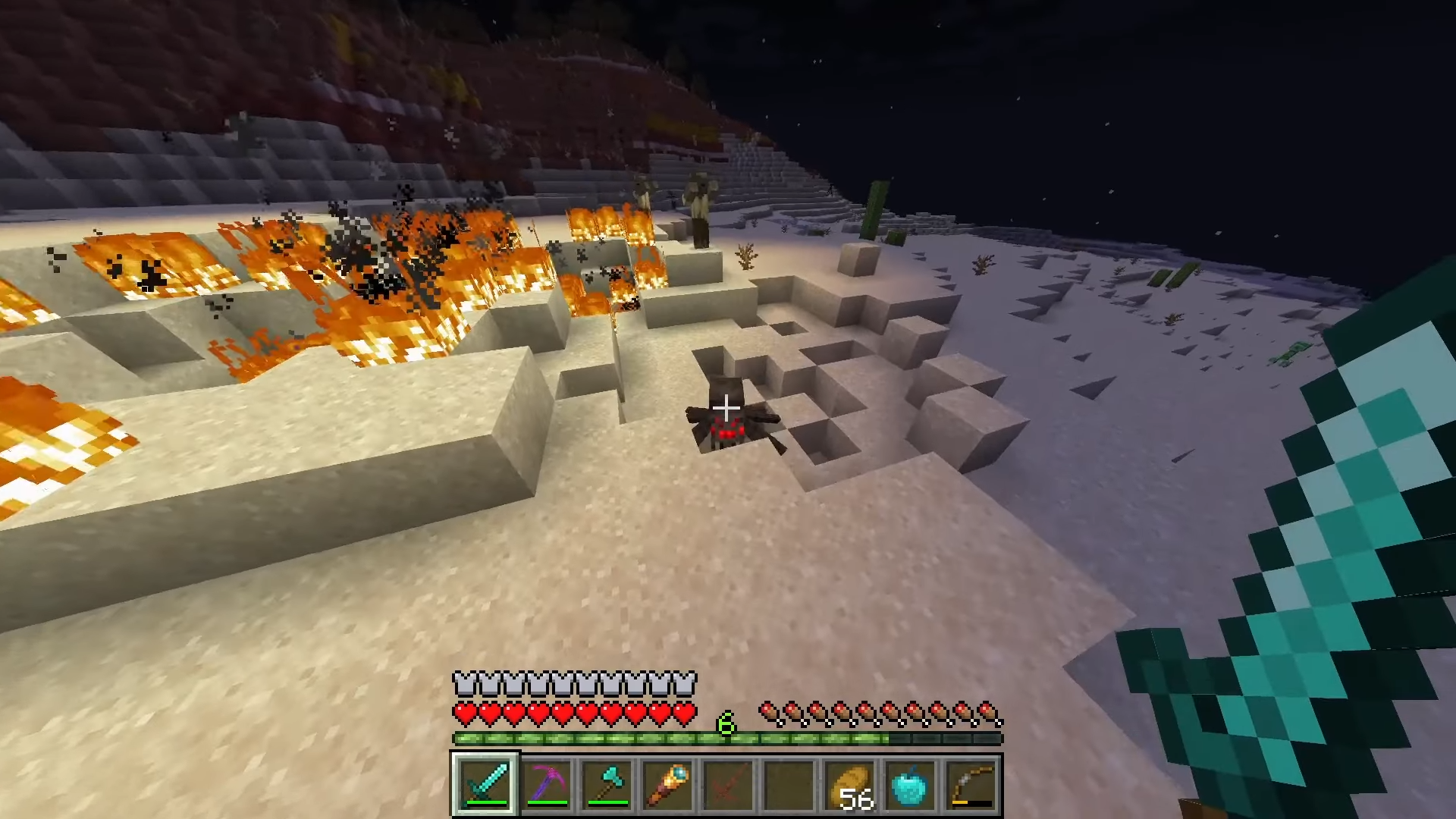Choose the diamond axe in the hotbar
Viewport: 1456px width, 819px height.
point(607,784)
